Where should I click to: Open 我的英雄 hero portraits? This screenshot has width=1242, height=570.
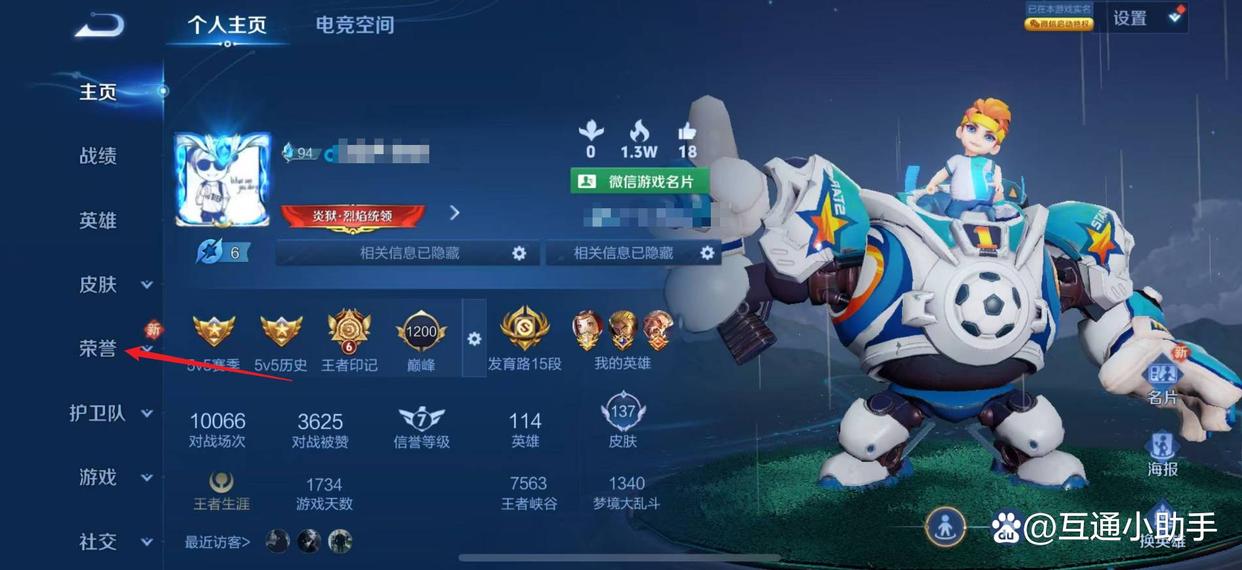pyautogui.click(x=622, y=338)
